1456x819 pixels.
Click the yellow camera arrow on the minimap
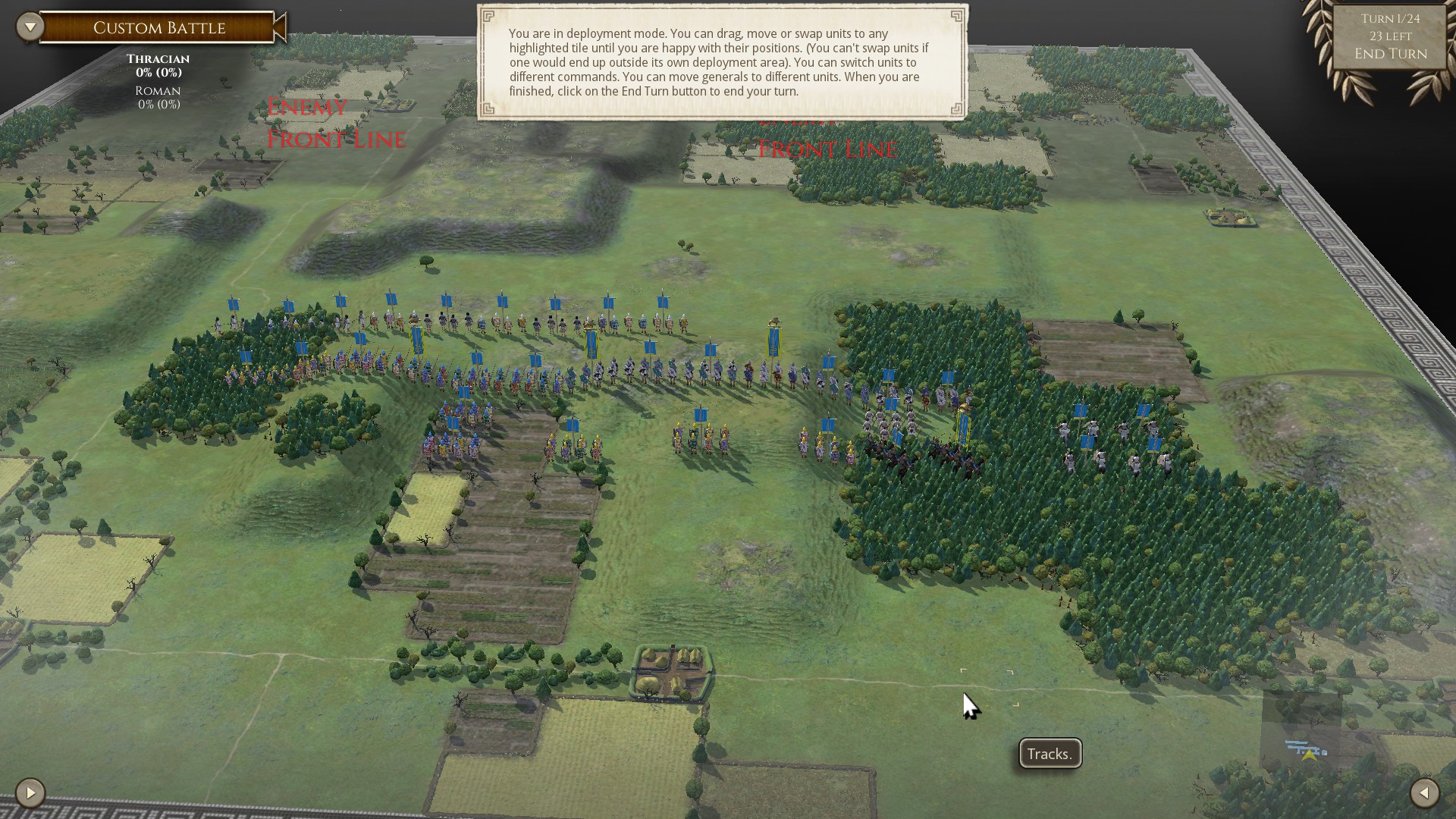click(x=1310, y=755)
